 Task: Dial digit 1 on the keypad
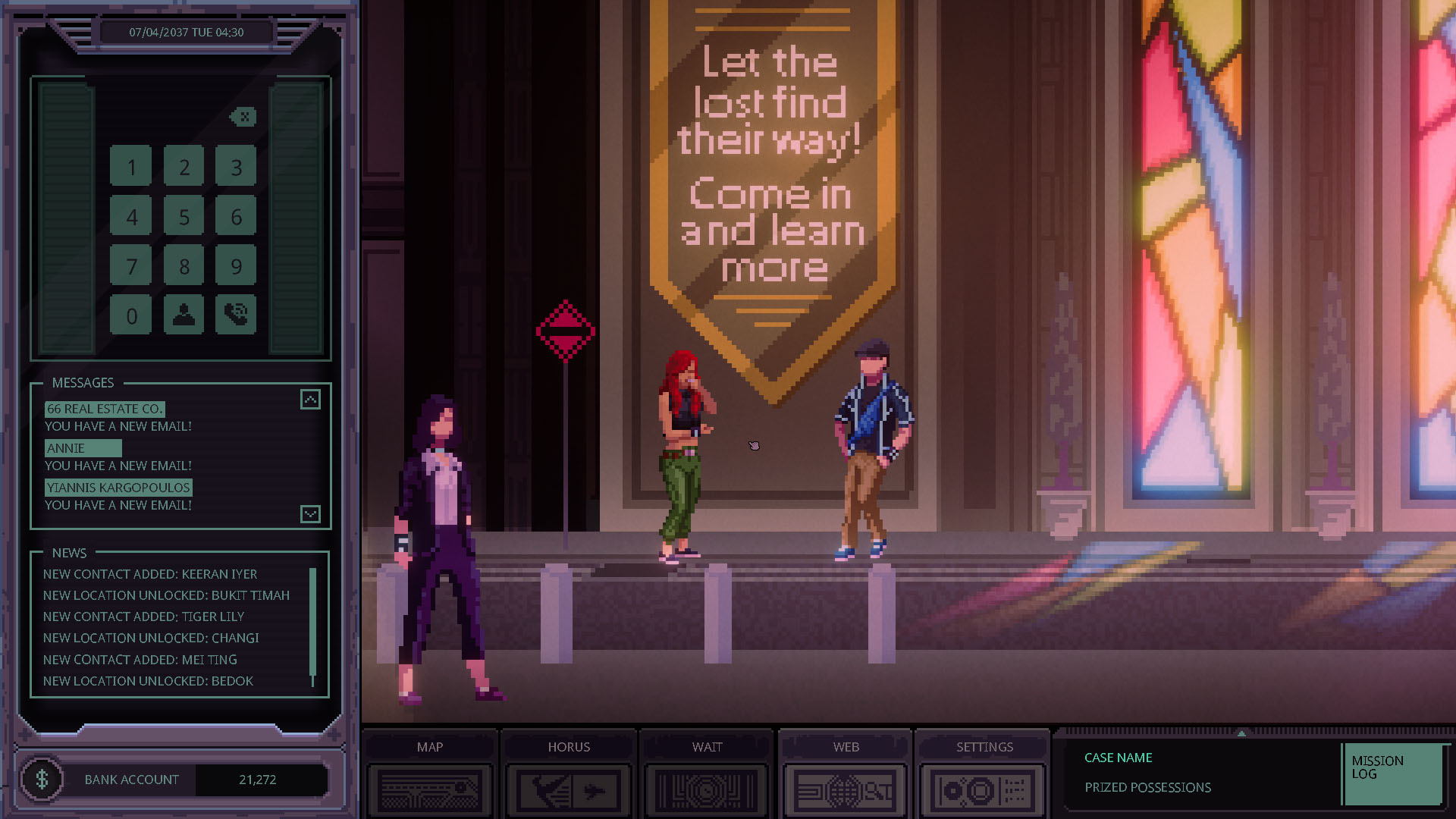[x=131, y=167]
